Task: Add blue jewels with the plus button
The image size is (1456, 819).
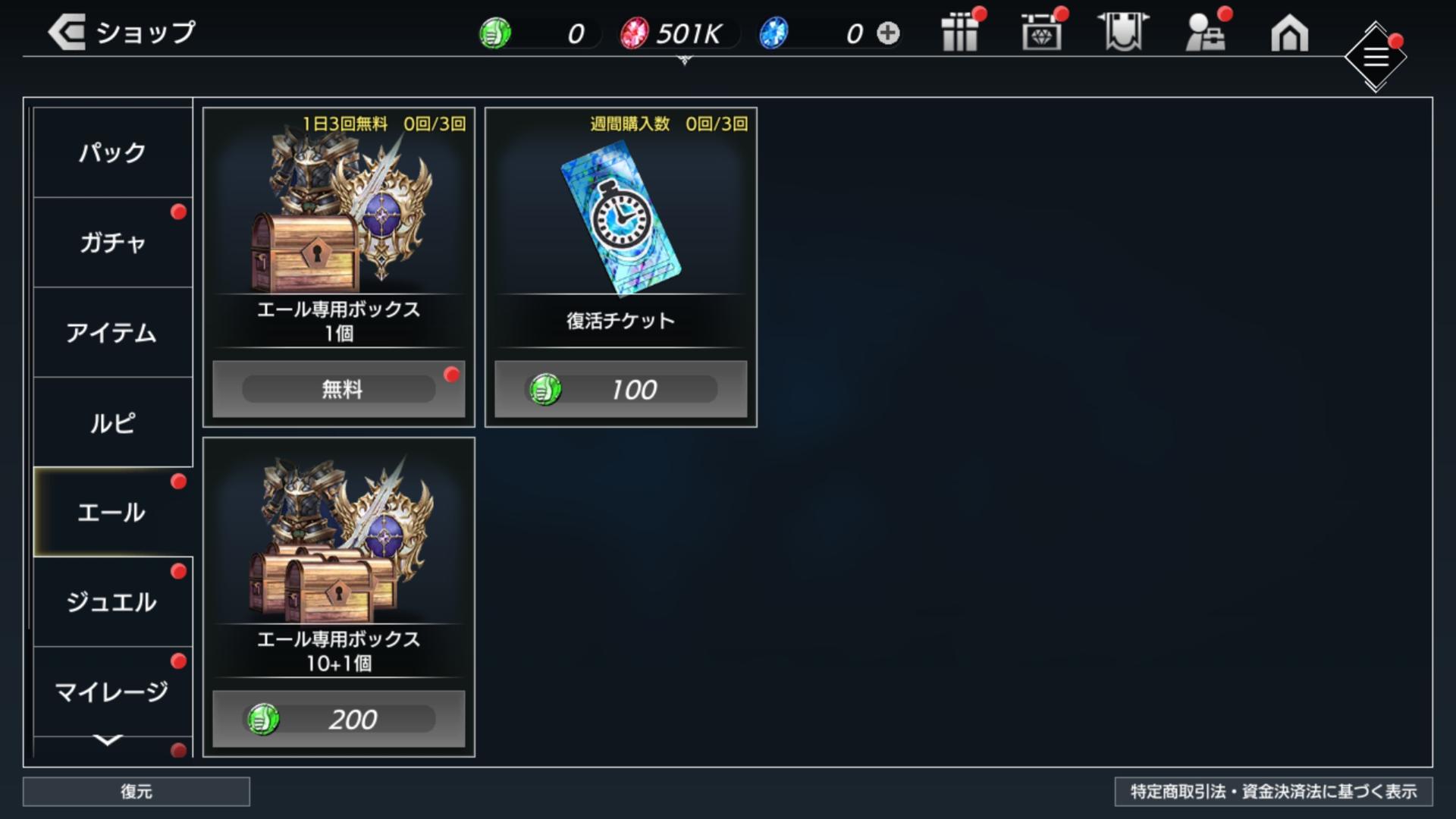Action: click(888, 33)
